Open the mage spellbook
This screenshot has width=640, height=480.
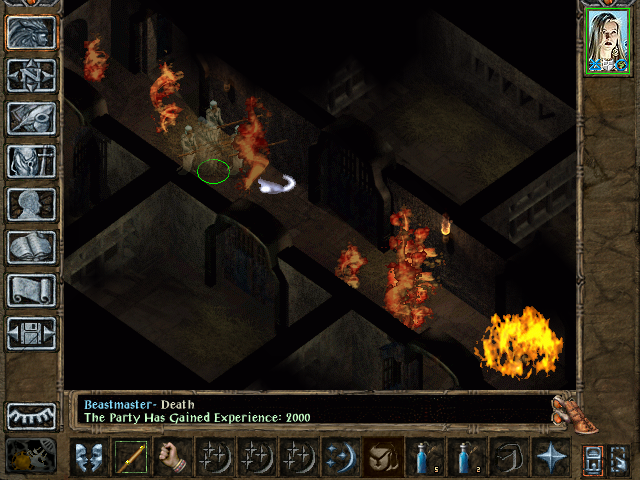[x=31, y=247]
